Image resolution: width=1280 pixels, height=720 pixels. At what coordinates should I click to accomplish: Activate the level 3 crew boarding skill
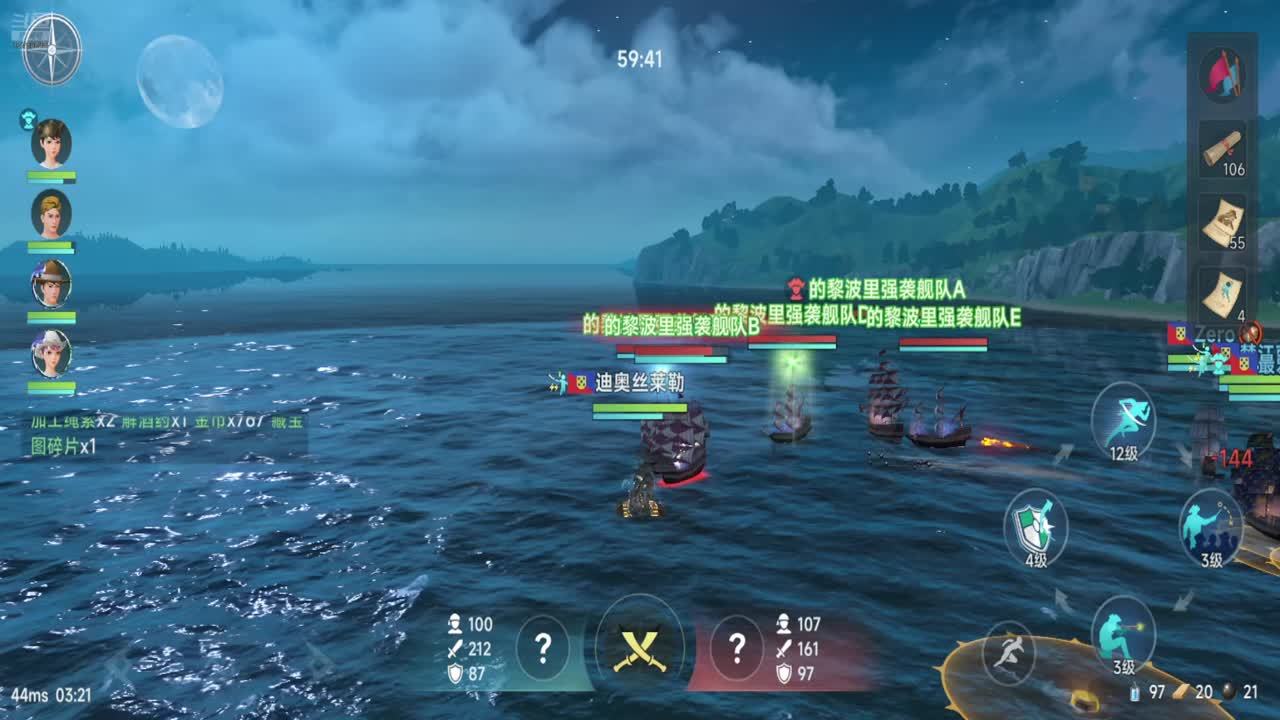[1210, 525]
